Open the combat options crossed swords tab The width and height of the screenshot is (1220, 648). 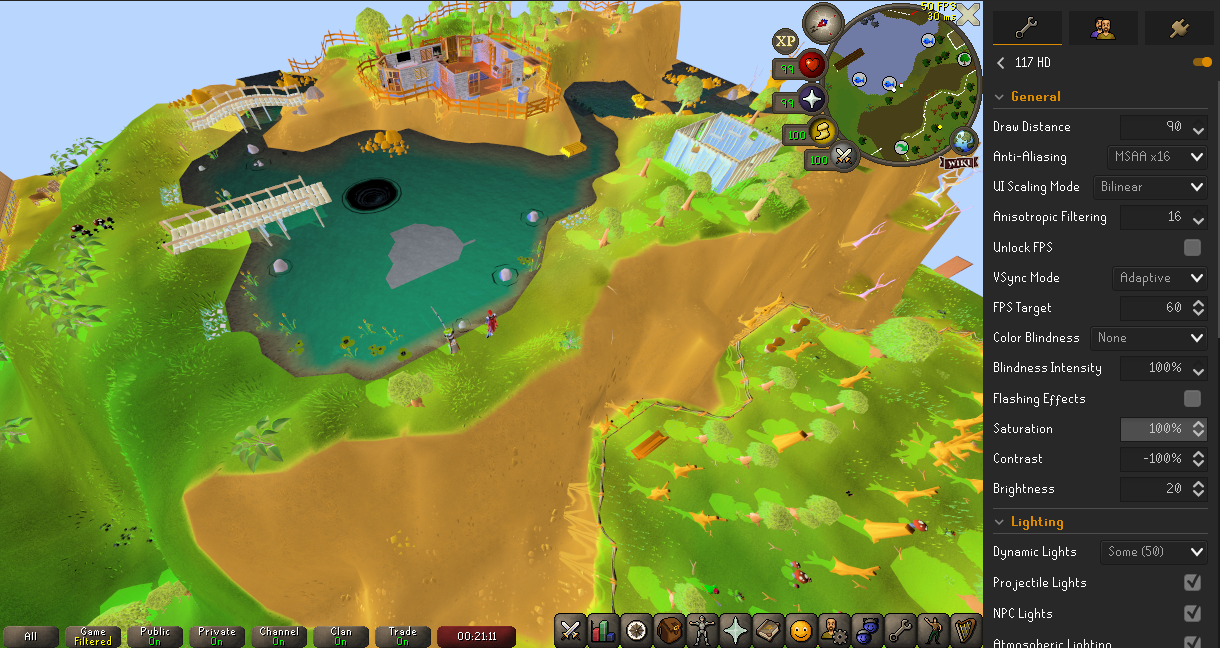pyautogui.click(x=571, y=630)
